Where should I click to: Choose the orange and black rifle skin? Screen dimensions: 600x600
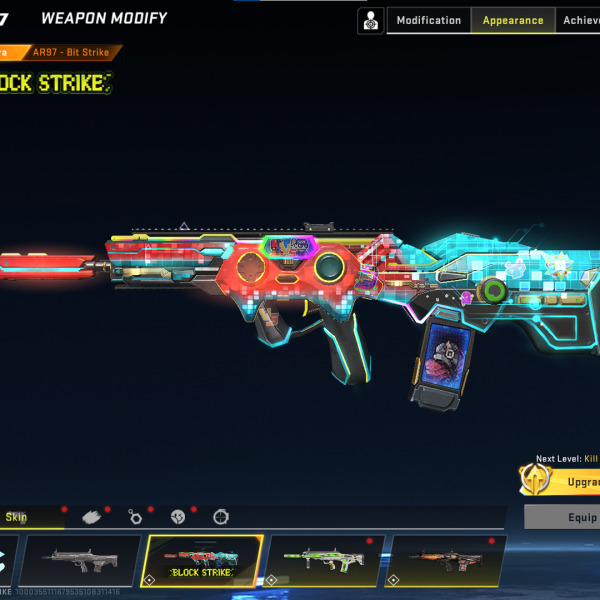tap(446, 560)
